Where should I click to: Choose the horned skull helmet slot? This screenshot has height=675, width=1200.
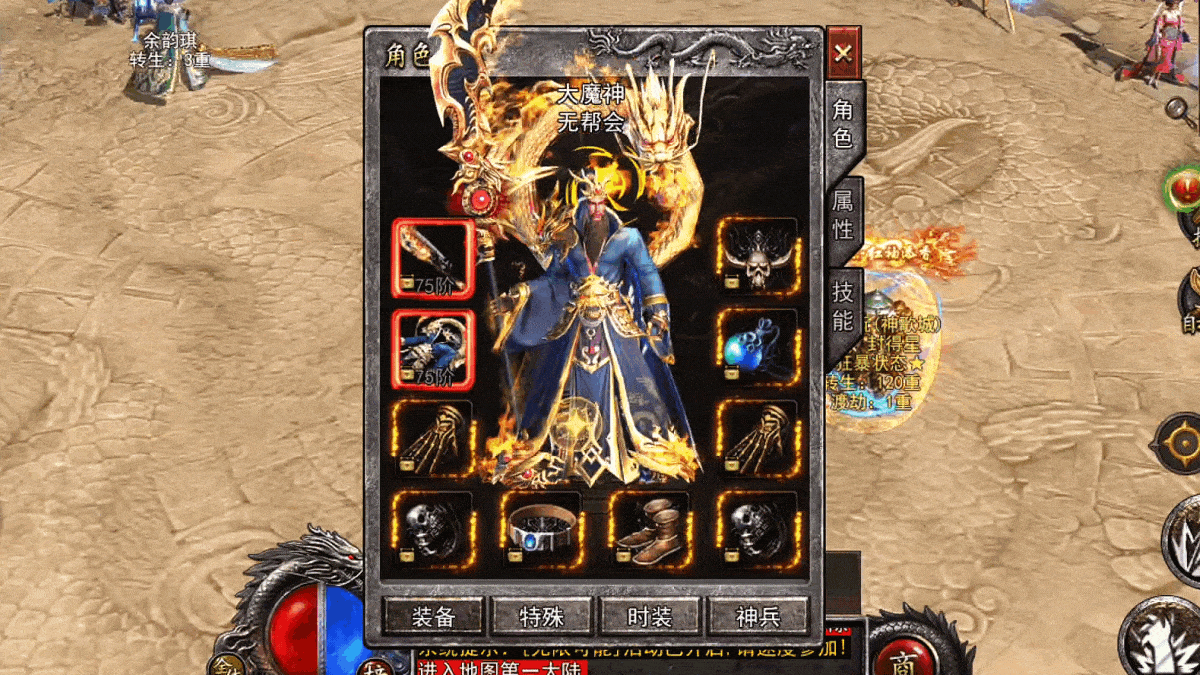coord(758,258)
